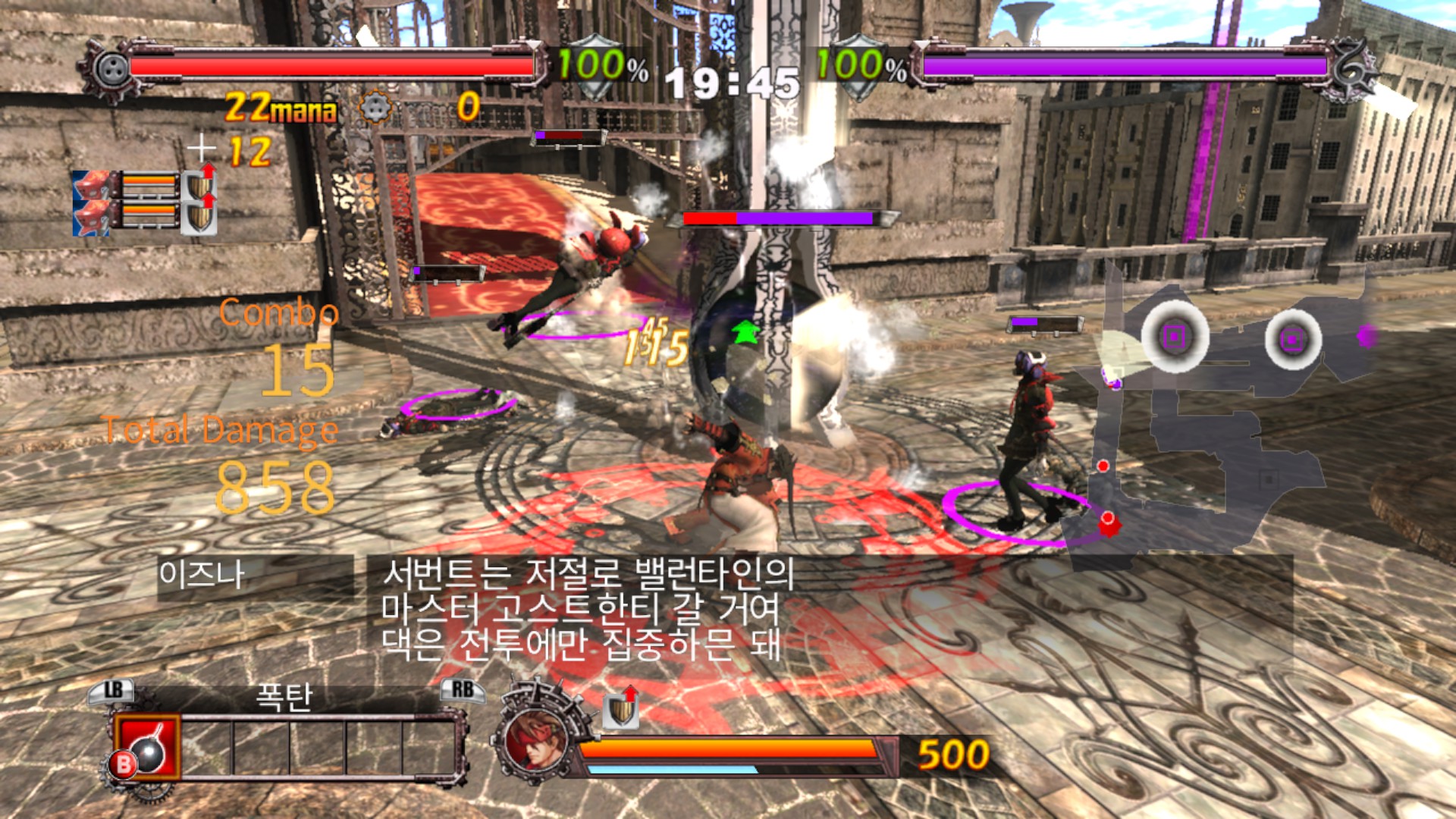Click the gear icon next to the zero counter

[x=374, y=108]
